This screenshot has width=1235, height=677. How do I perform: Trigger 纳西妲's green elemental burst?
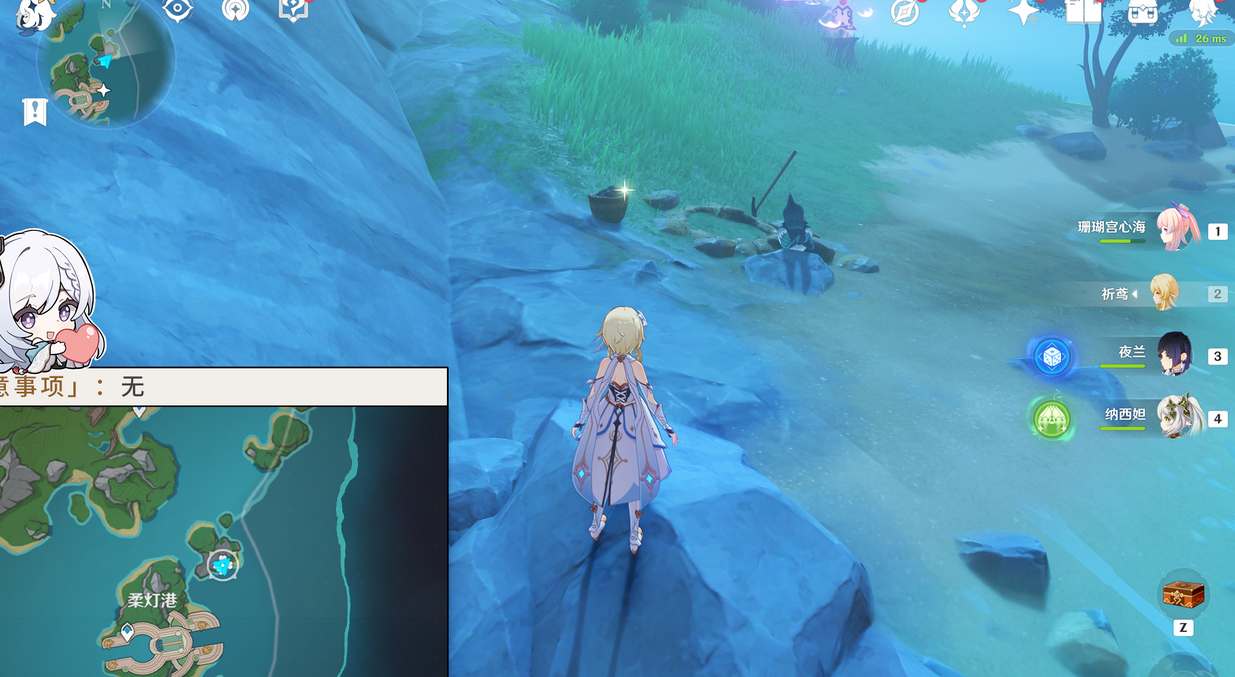click(1051, 417)
